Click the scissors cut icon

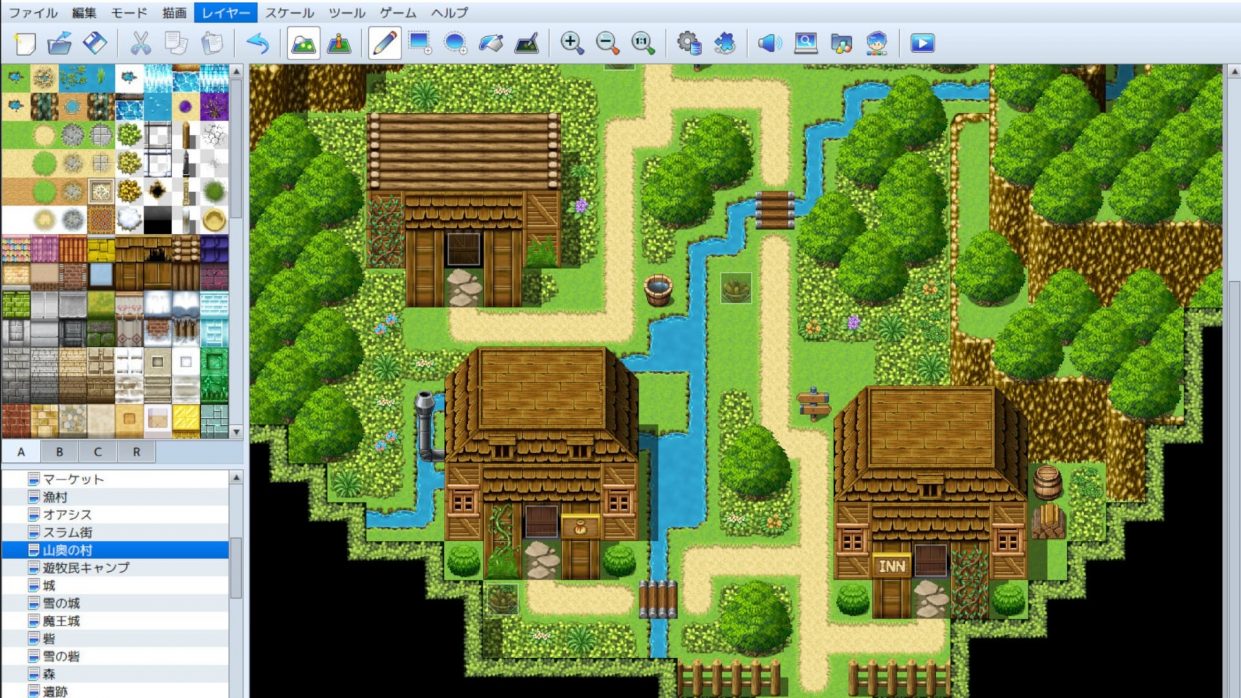(x=140, y=44)
